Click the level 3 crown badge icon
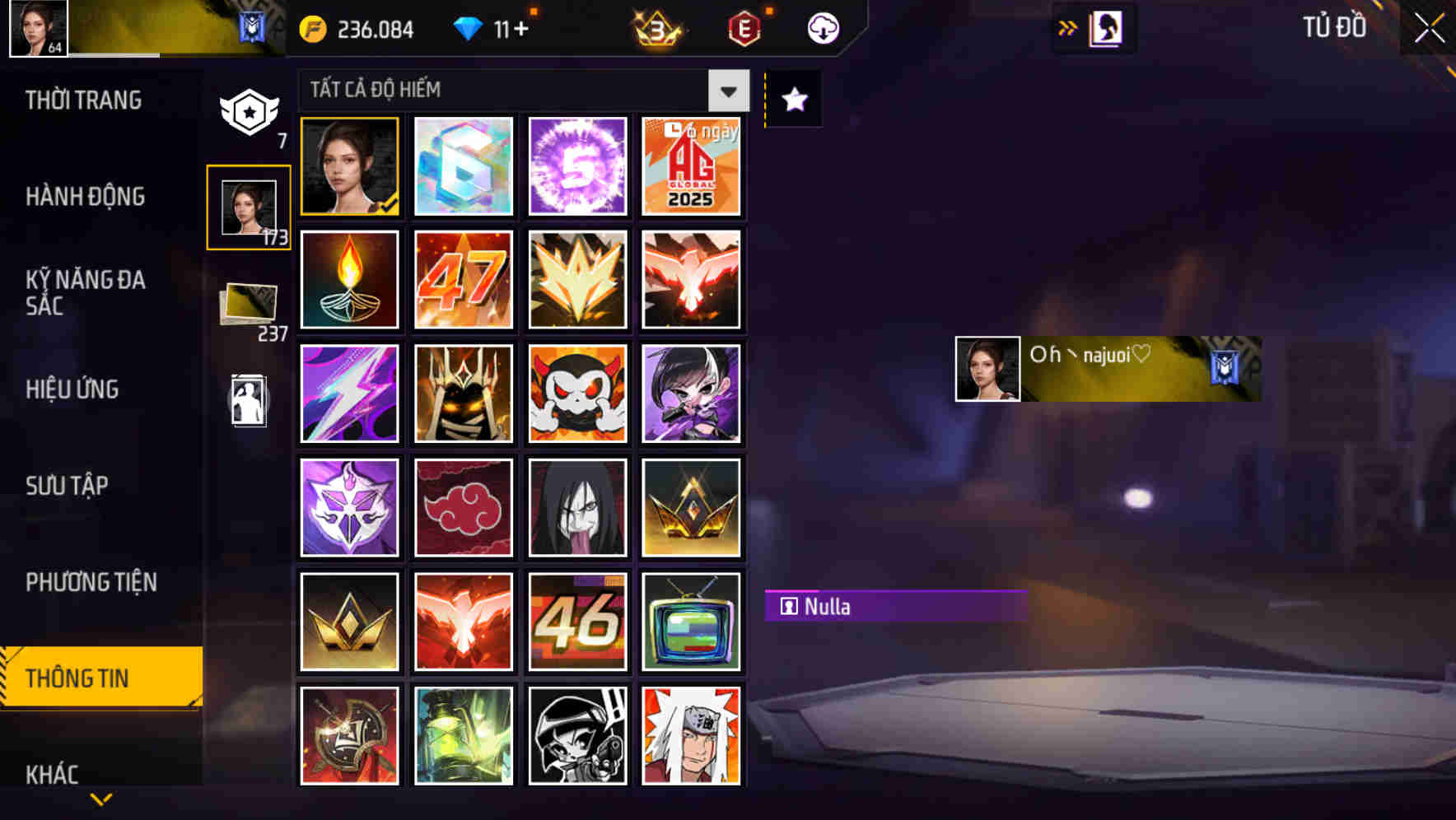The image size is (1456, 820). pos(655,27)
